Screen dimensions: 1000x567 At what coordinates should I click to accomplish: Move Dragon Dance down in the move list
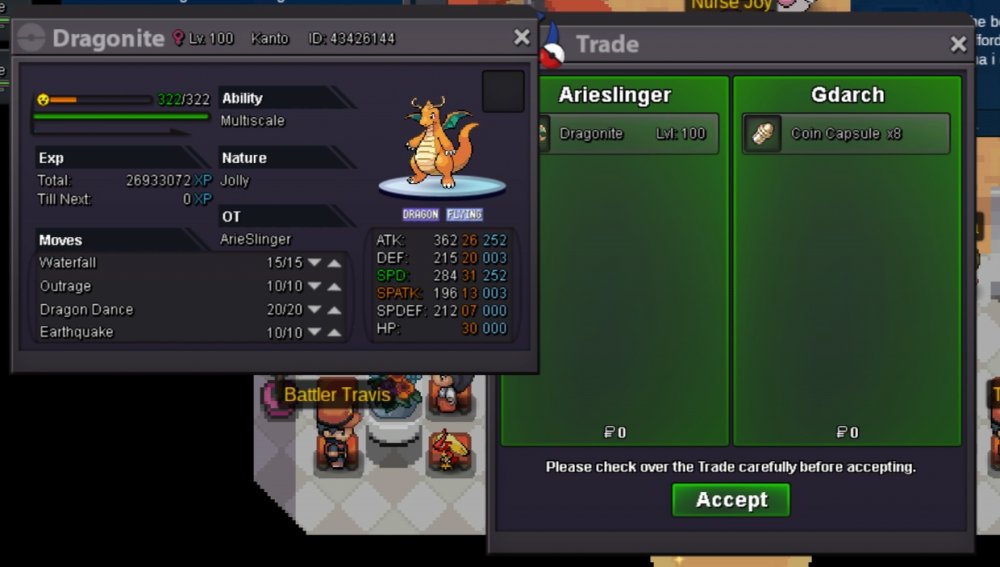314,310
